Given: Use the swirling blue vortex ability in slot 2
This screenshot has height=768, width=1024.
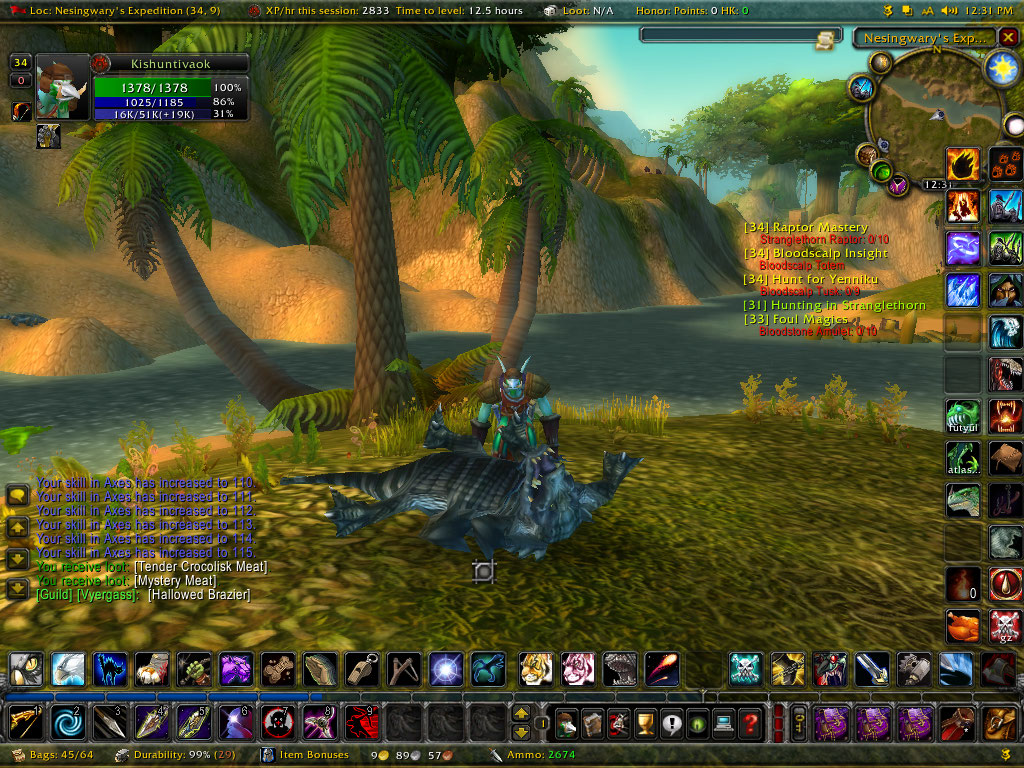Looking at the screenshot, I should point(65,721).
